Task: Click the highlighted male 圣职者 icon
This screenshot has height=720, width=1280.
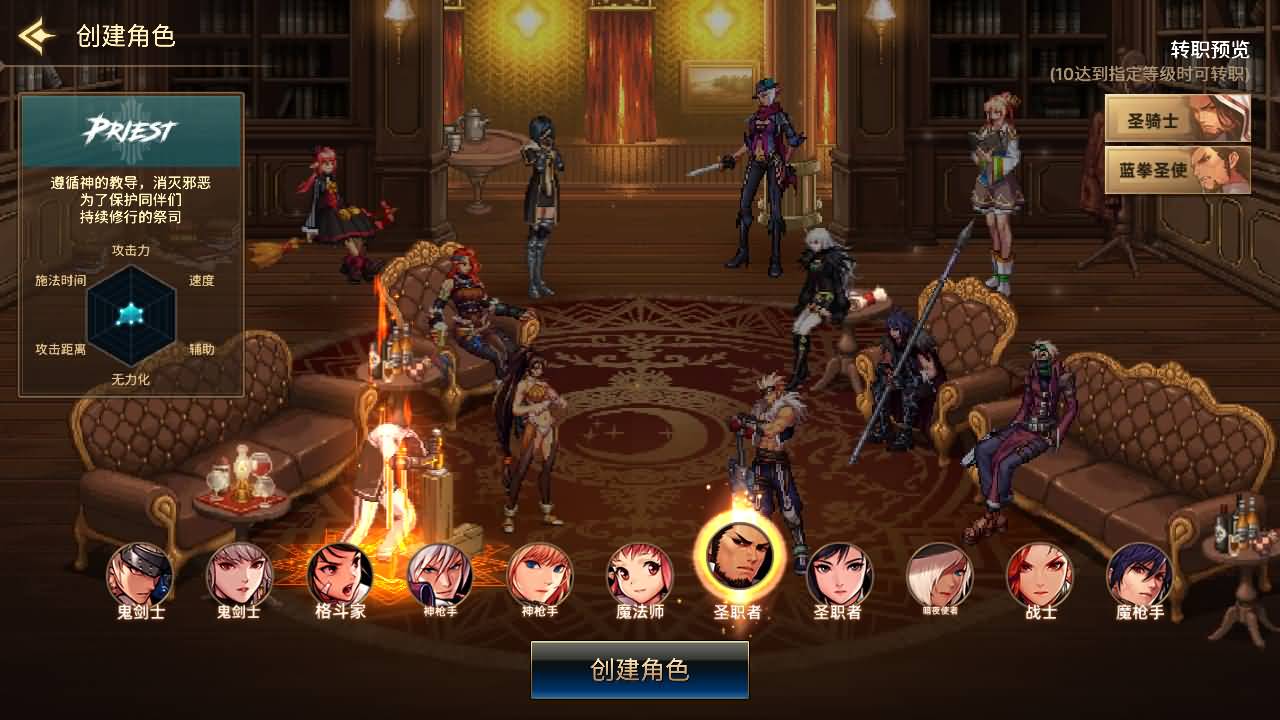Action: [x=739, y=565]
